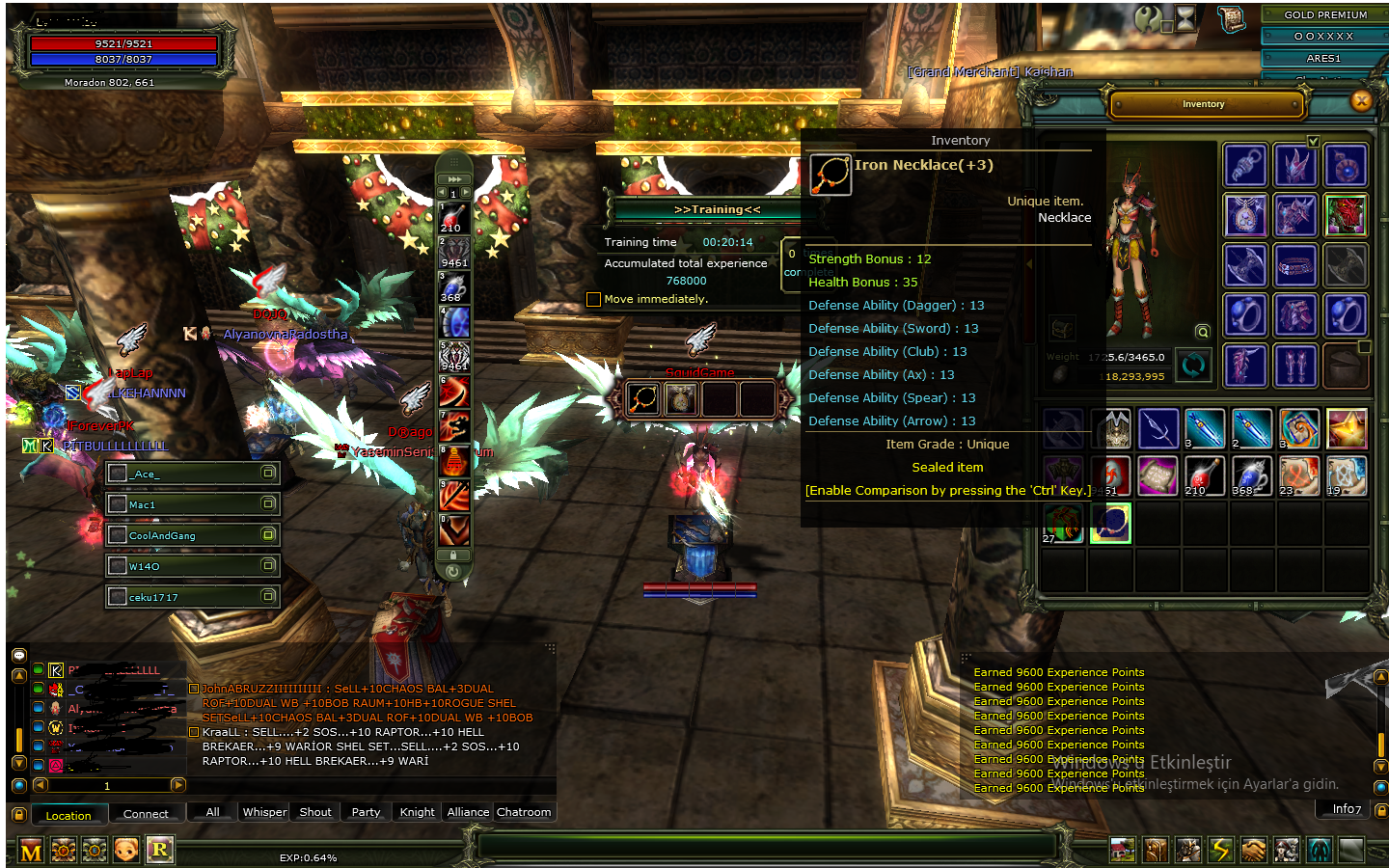Select the lightning bolt skill icon
The height and width of the screenshot is (868, 1389).
point(1220,851)
